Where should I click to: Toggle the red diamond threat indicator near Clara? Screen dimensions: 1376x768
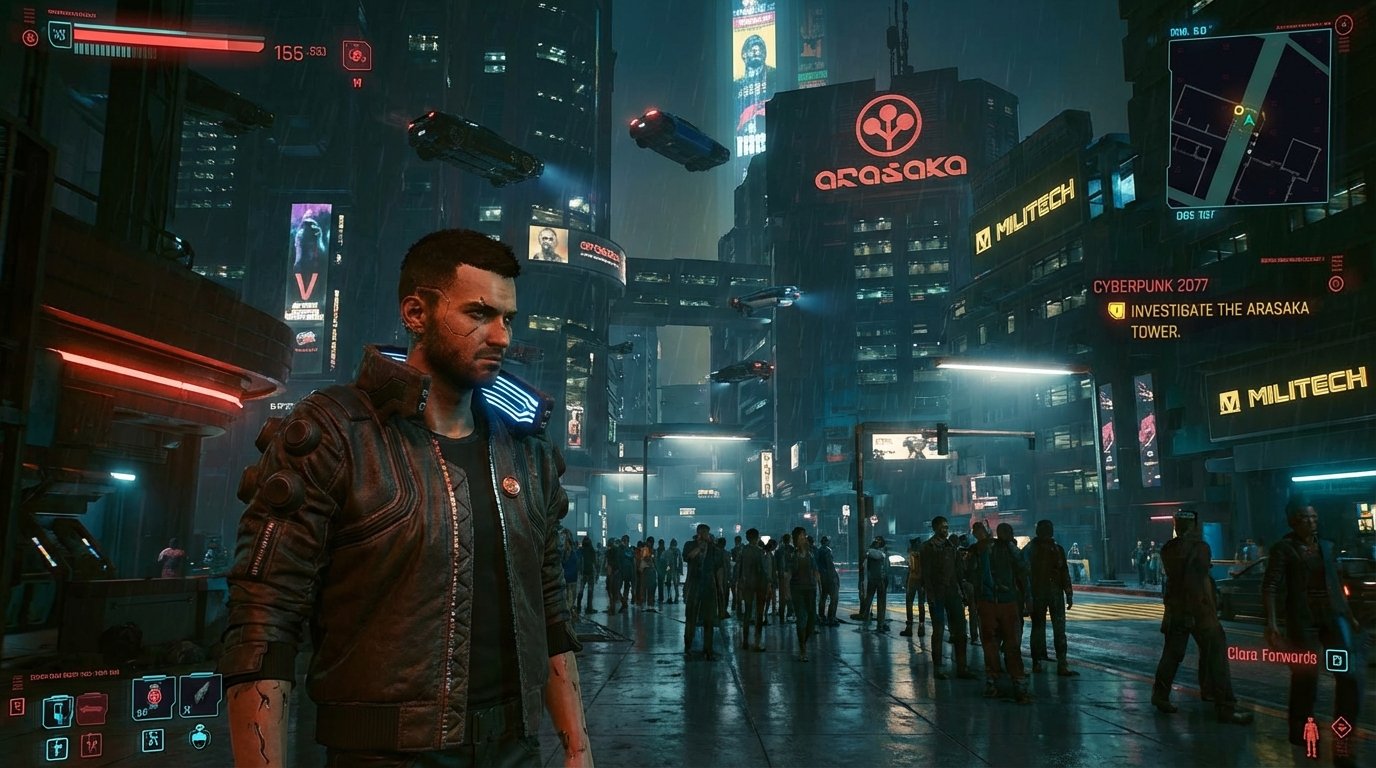click(1342, 727)
